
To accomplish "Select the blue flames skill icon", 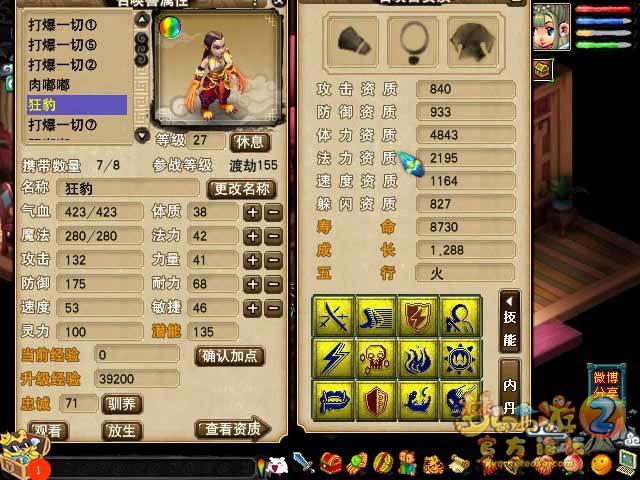I will point(417,358).
